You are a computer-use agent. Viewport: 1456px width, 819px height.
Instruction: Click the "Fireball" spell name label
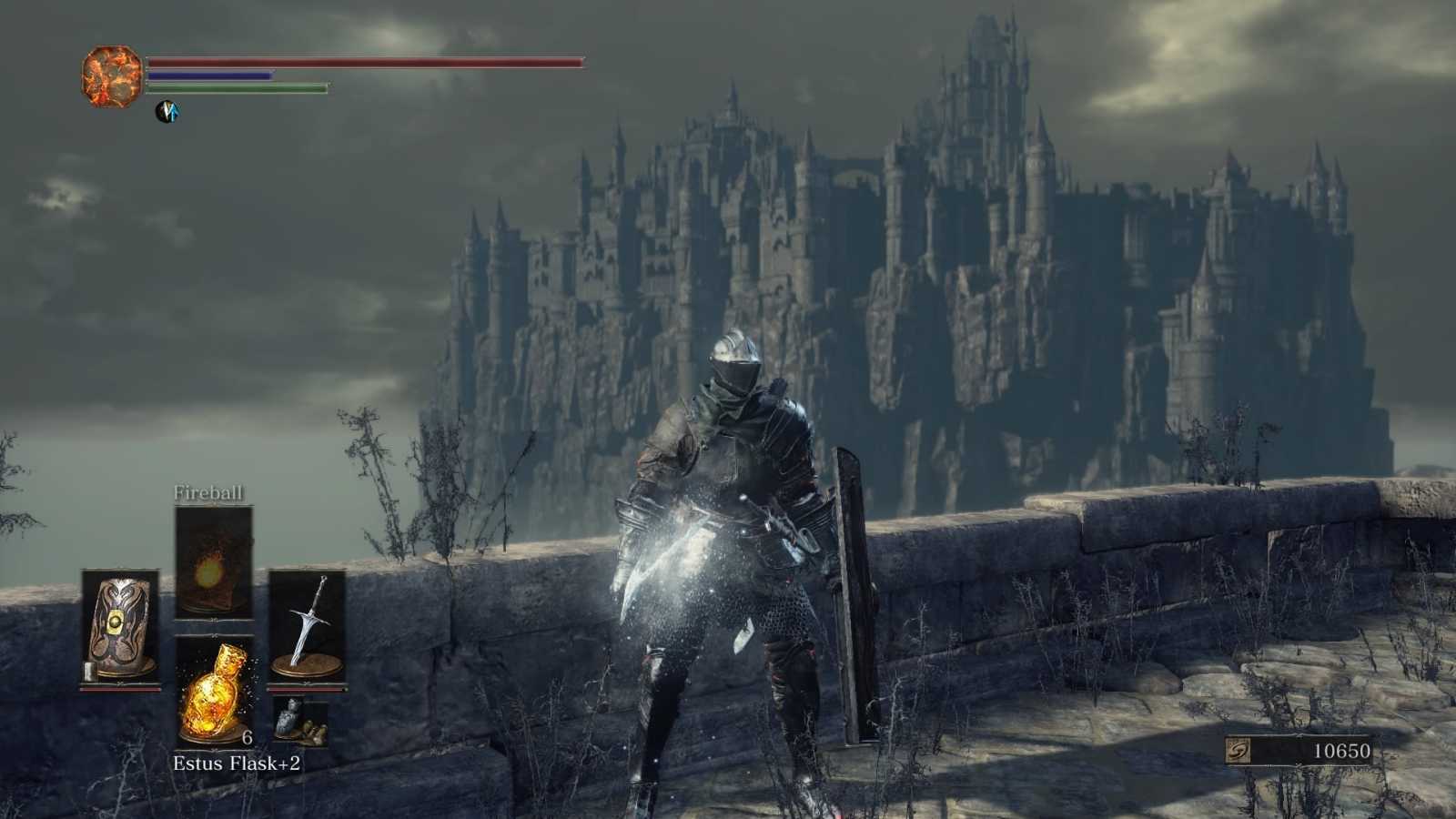pos(208,493)
